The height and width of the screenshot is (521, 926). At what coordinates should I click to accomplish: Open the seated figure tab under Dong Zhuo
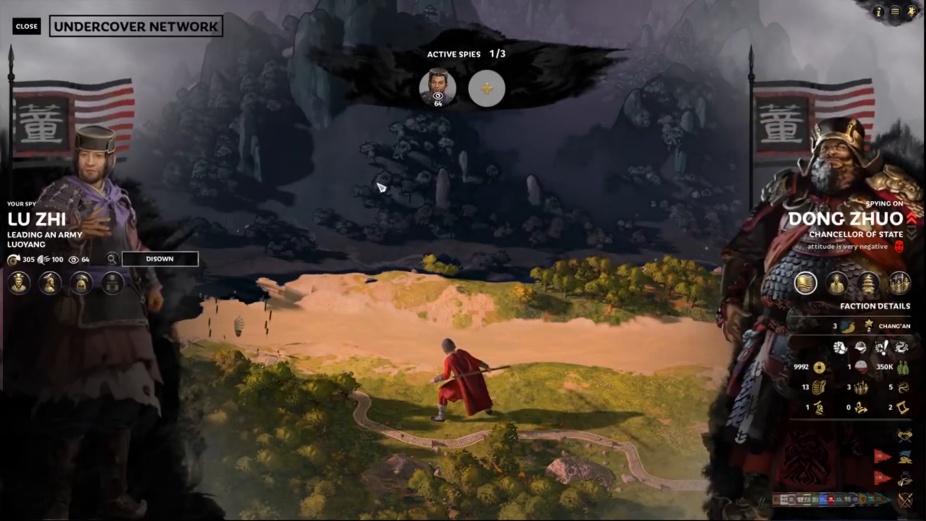[837, 283]
